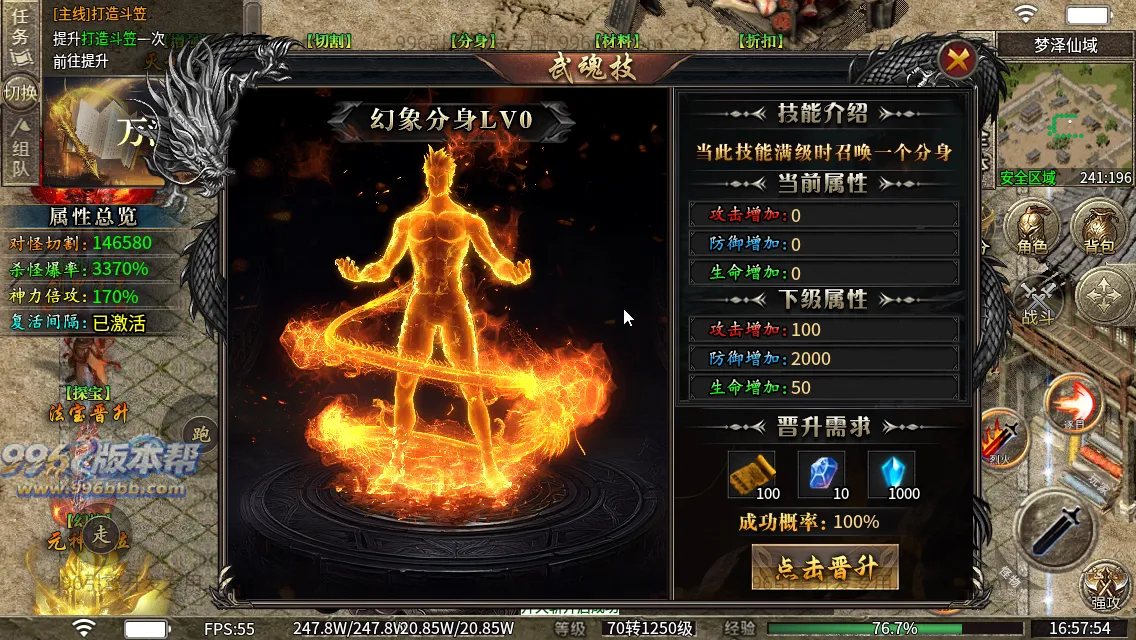Toggle the 战斗 crossed-swords mode
This screenshot has width=1136, height=640.
[x=1038, y=300]
